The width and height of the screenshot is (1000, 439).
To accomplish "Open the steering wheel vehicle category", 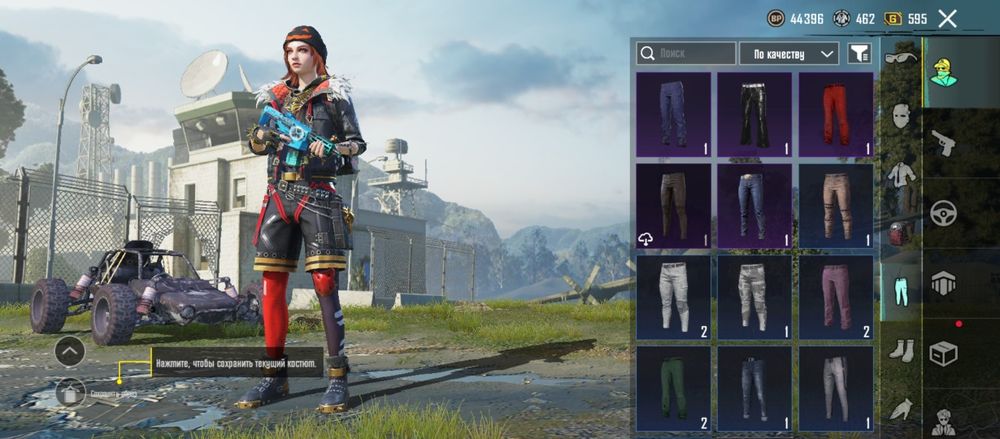I will click(x=943, y=212).
